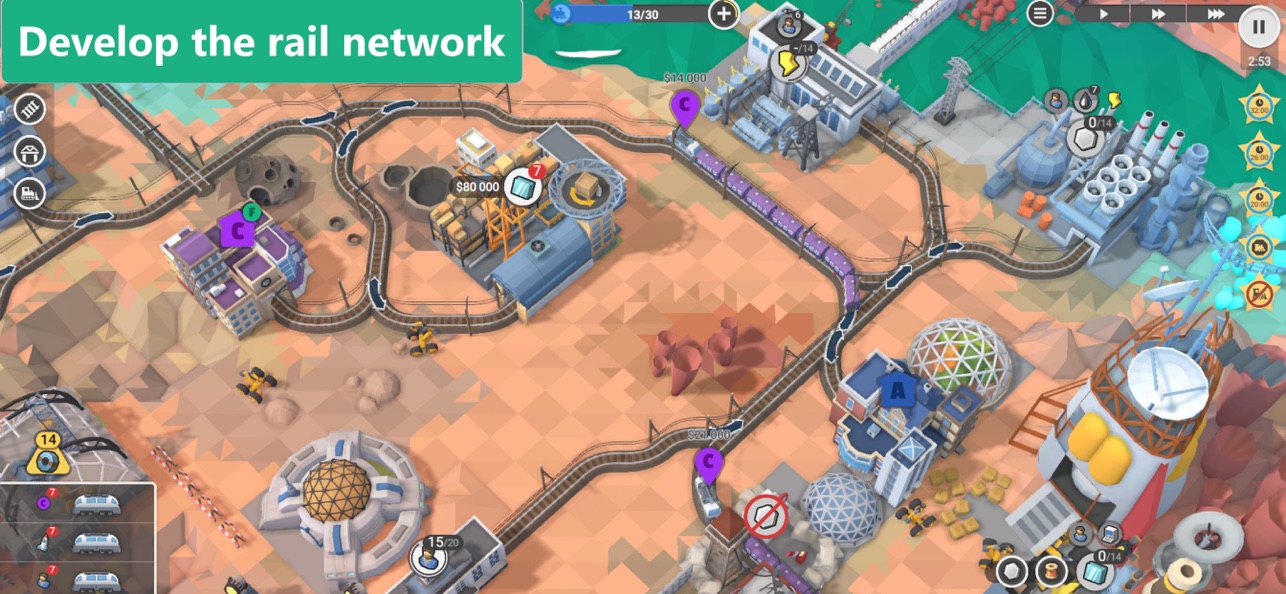Open the hamburger menu
Image resolution: width=1286 pixels, height=594 pixels.
tap(1040, 13)
